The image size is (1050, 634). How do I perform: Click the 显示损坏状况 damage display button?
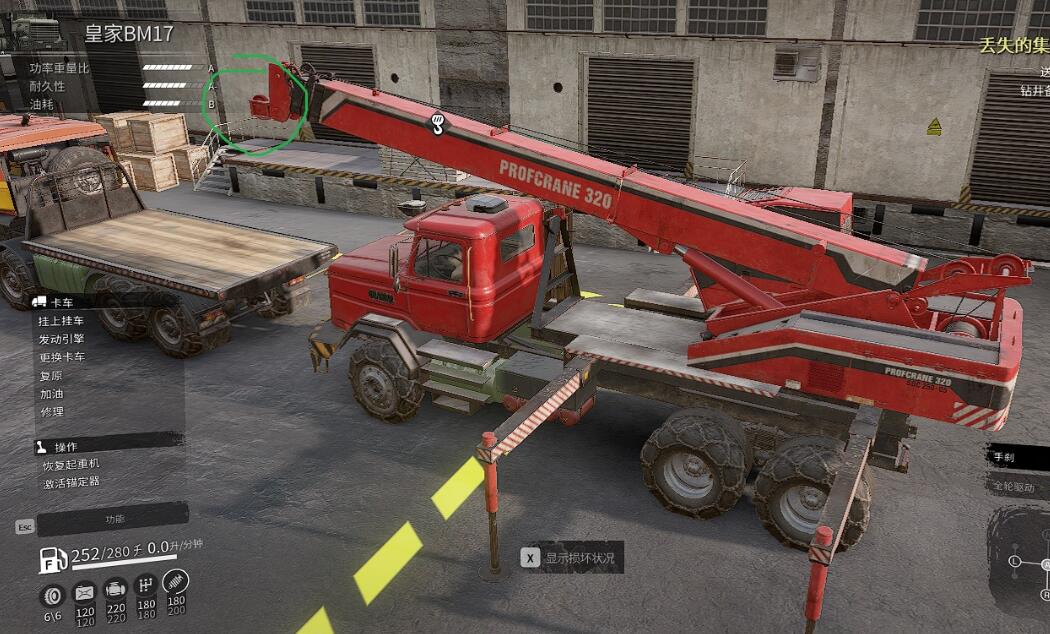click(x=571, y=559)
